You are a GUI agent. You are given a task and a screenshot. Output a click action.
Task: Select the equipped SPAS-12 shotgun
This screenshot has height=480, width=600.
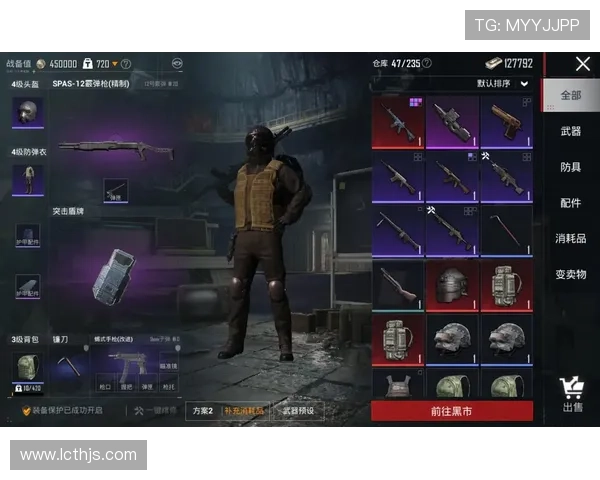click(x=115, y=150)
